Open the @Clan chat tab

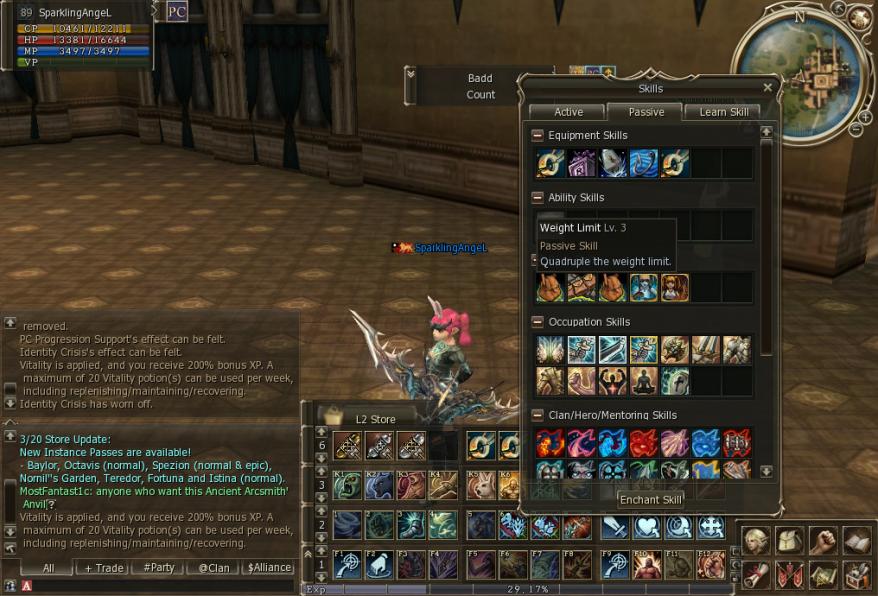click(x=214, y=567)
